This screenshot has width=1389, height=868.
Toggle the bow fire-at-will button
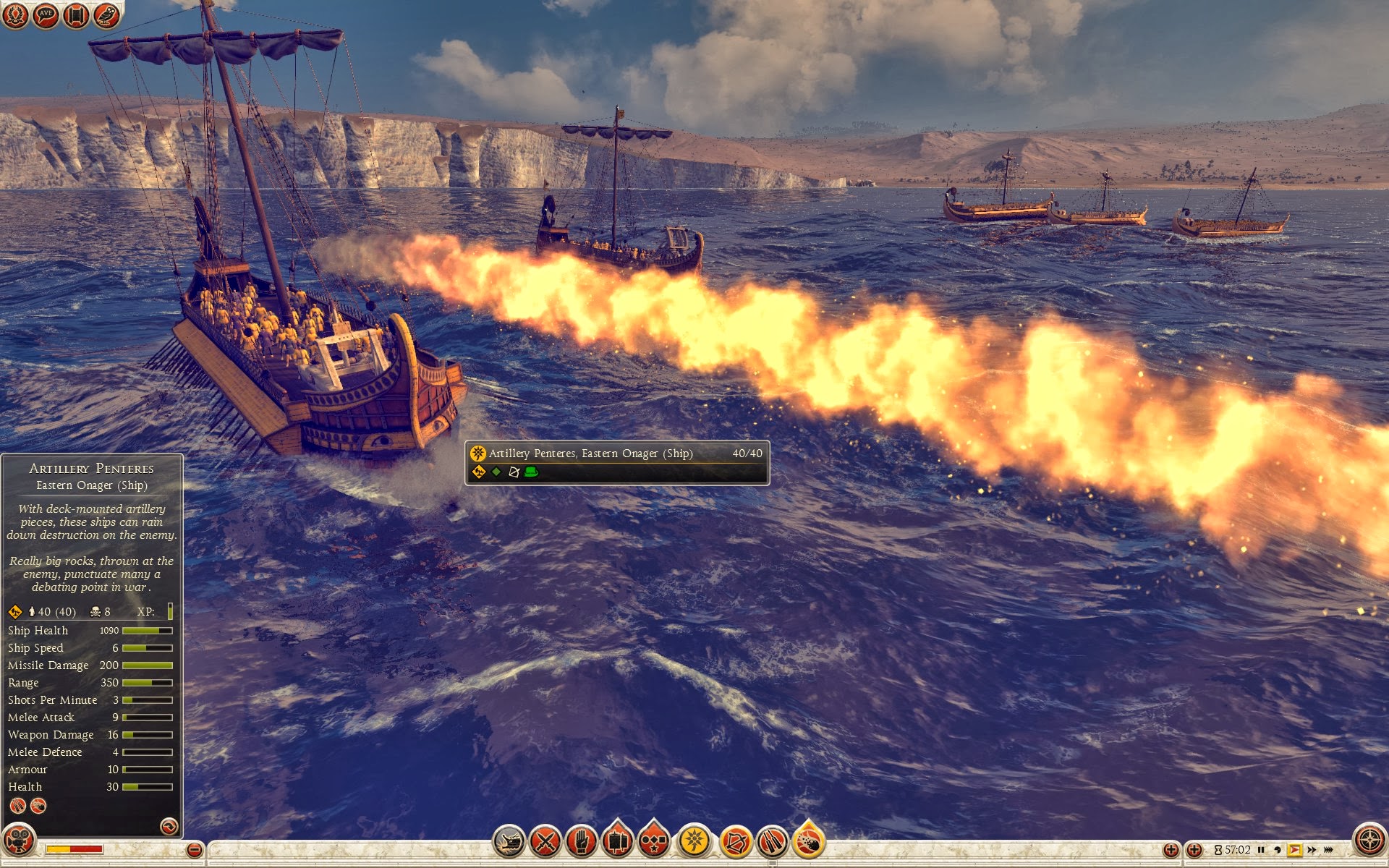736,841
